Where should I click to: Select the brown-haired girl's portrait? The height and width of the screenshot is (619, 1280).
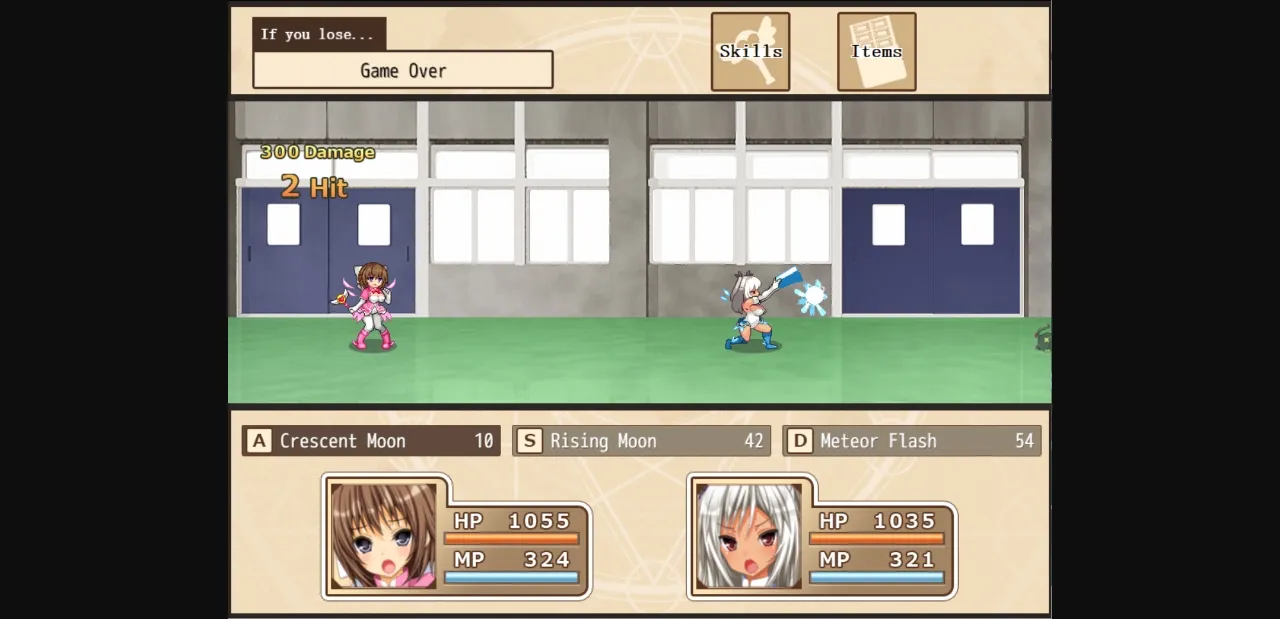tap(384, 536)
